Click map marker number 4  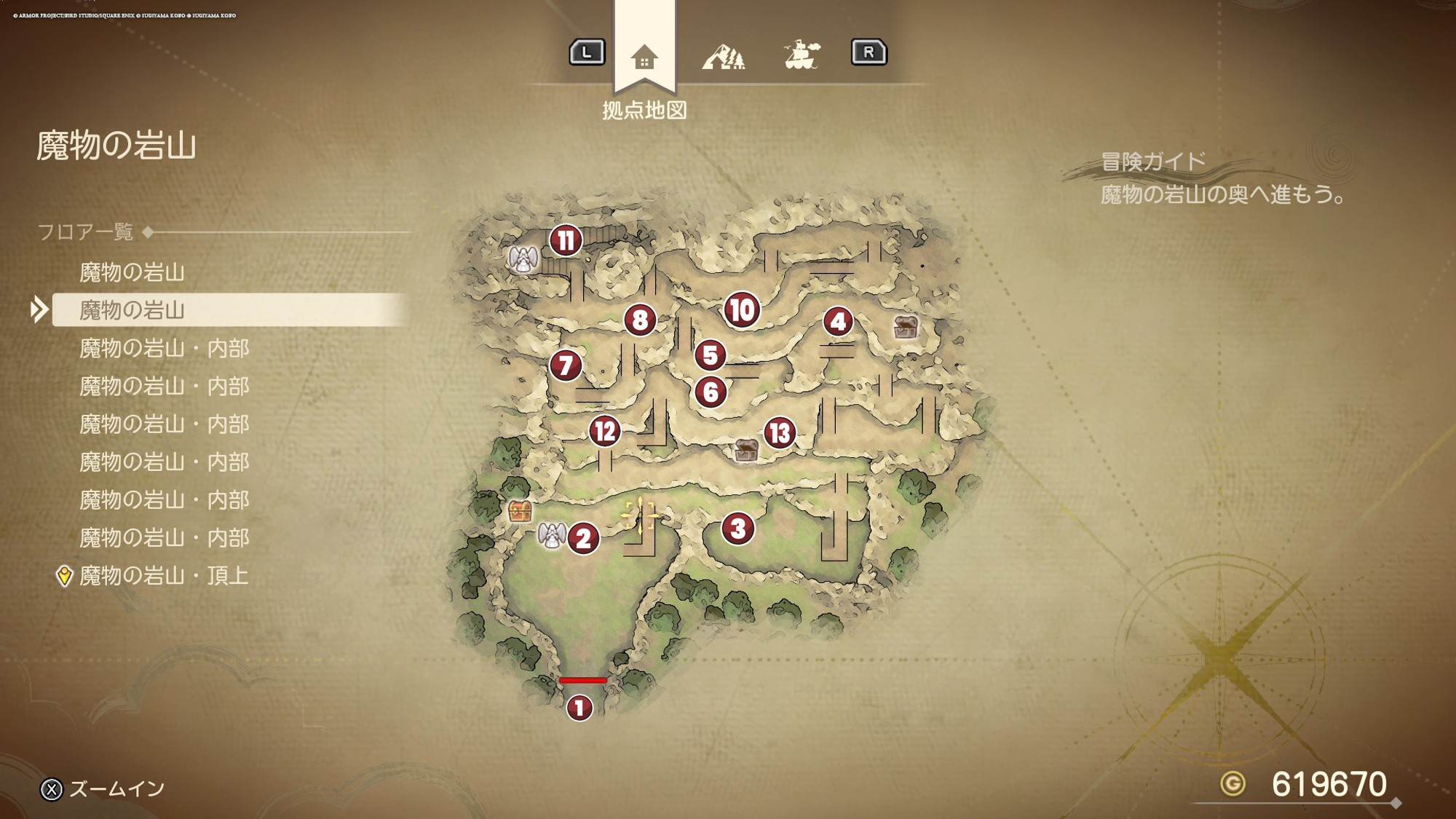pos(838,321)
